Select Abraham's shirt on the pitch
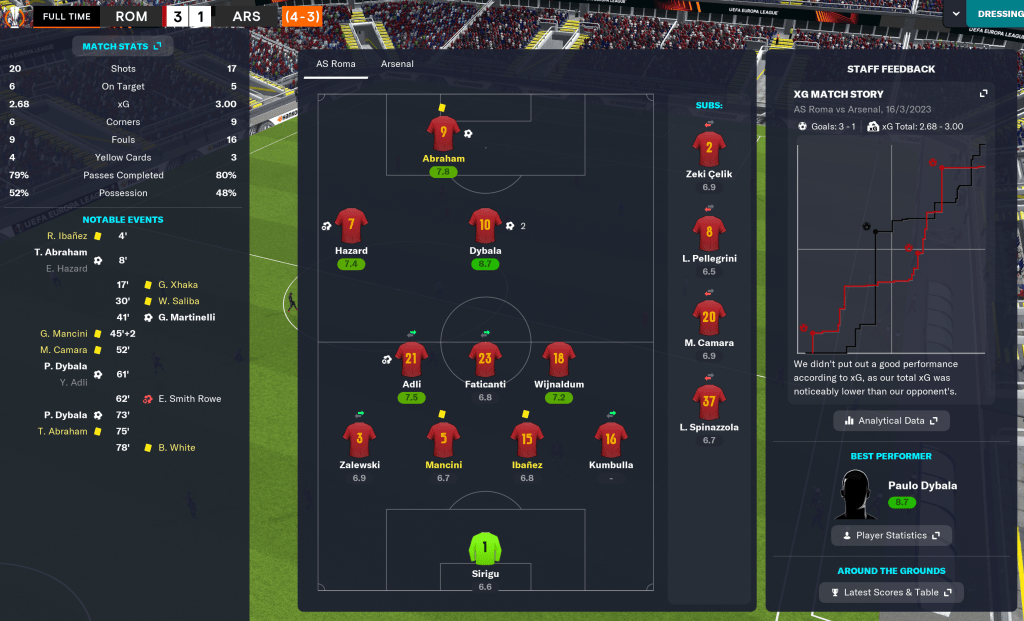The image size is (1024, 621). 443,134
